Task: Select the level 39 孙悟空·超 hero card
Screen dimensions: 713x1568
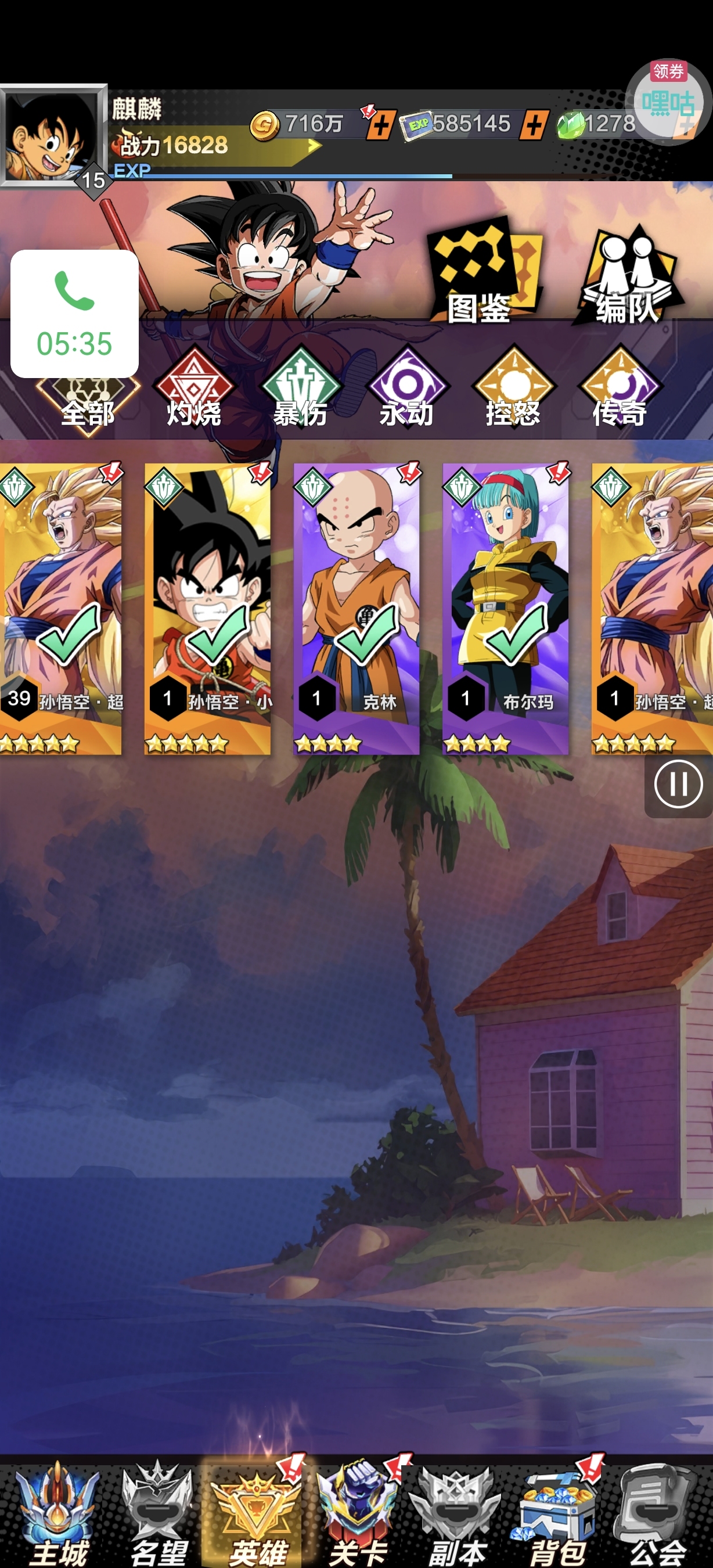Action: (x=61, y=609)
